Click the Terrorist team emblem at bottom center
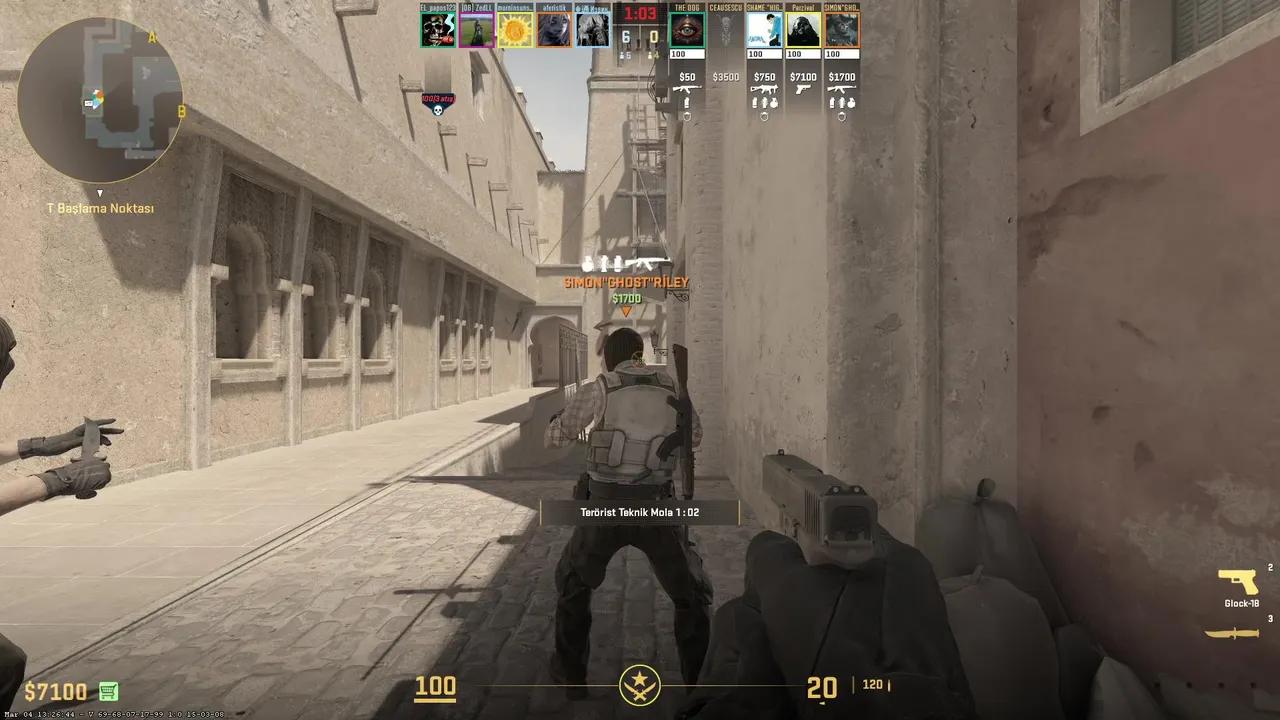 [639, 686]
